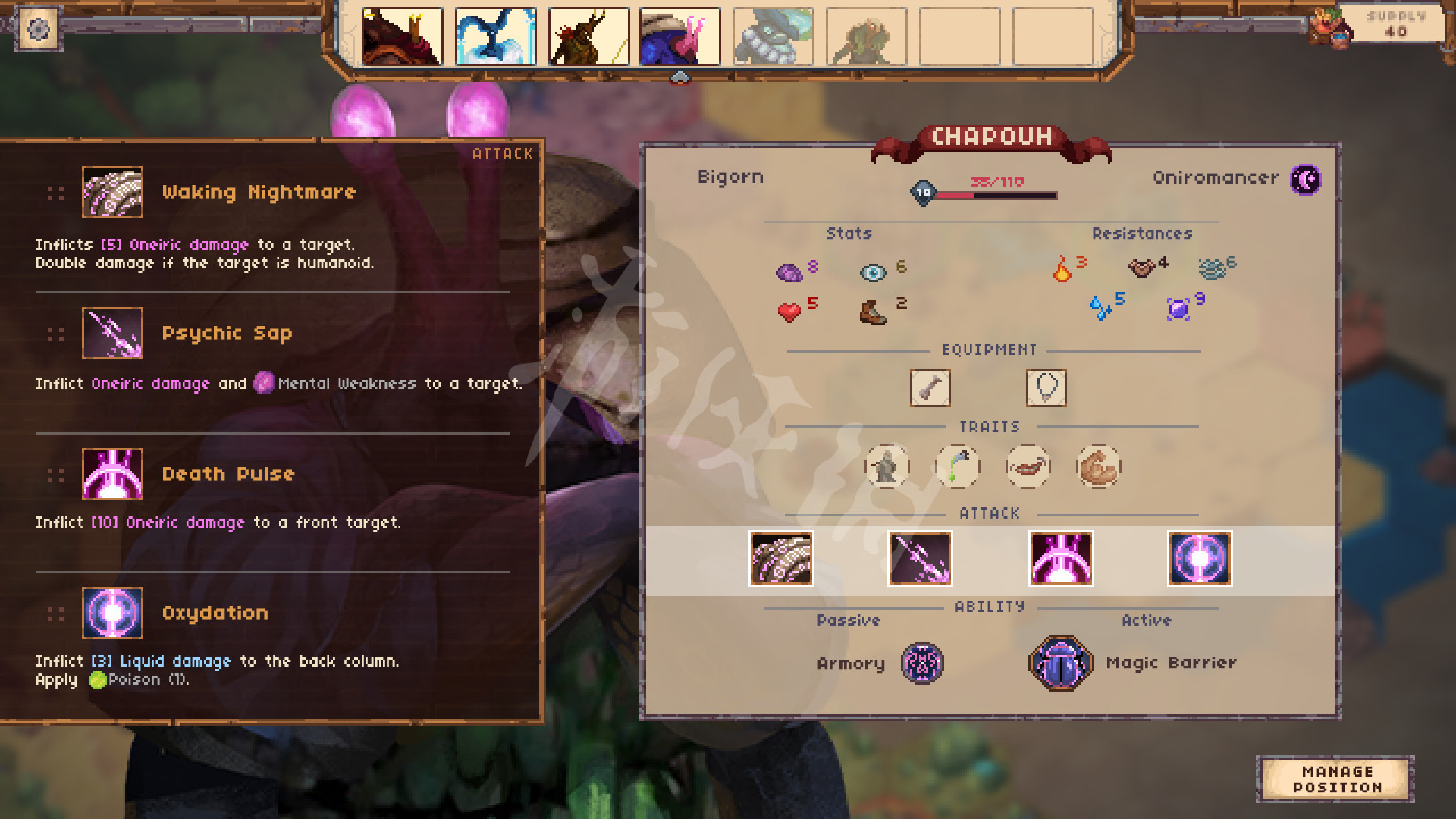
Task: Select the blue snail with pink antennae portrait
Action: 679,36
